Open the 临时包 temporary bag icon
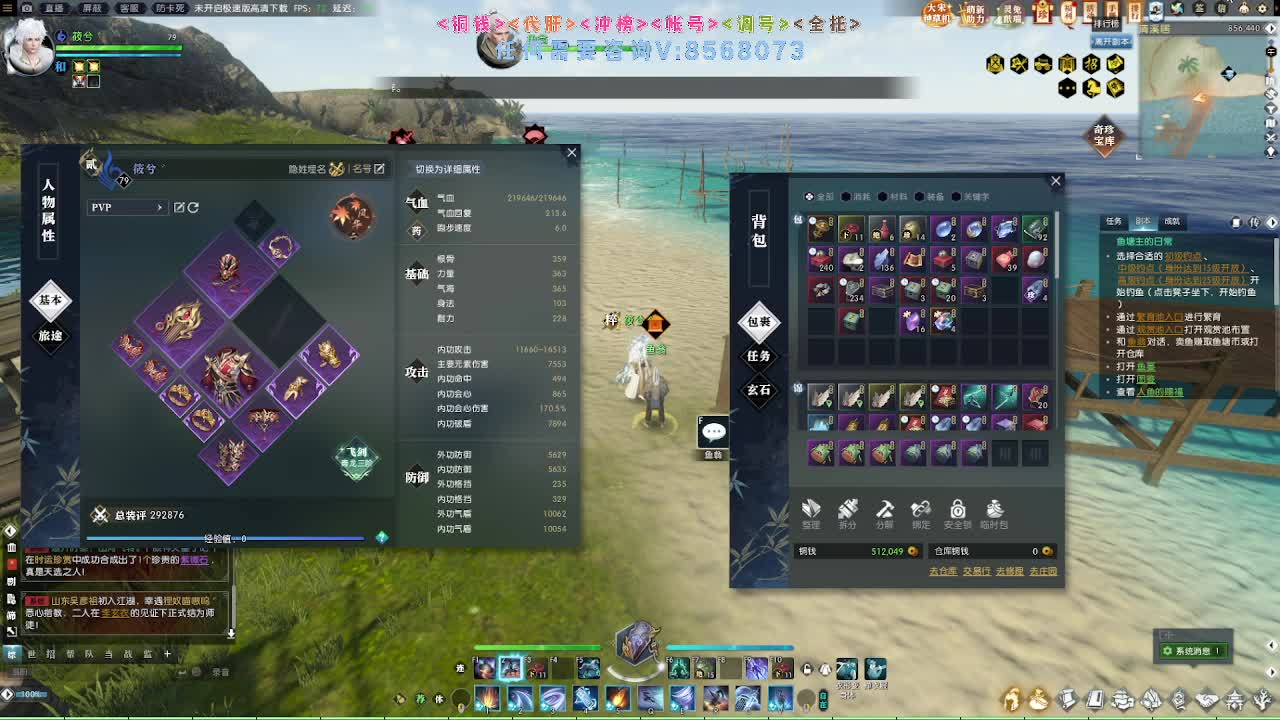The image size is (1280, 720). [993, 512]
